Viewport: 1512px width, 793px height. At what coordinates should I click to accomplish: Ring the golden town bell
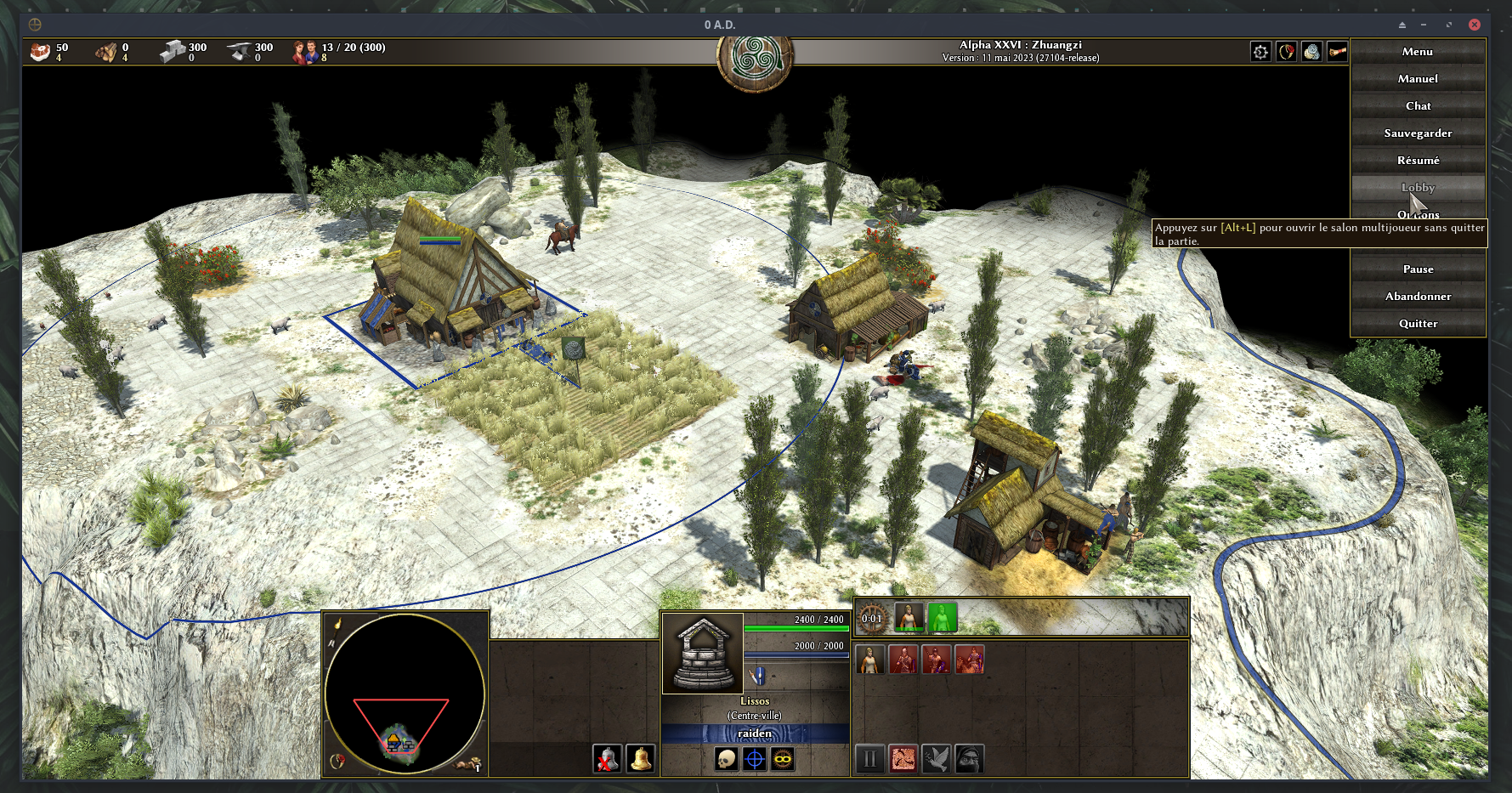coord(641,759)
